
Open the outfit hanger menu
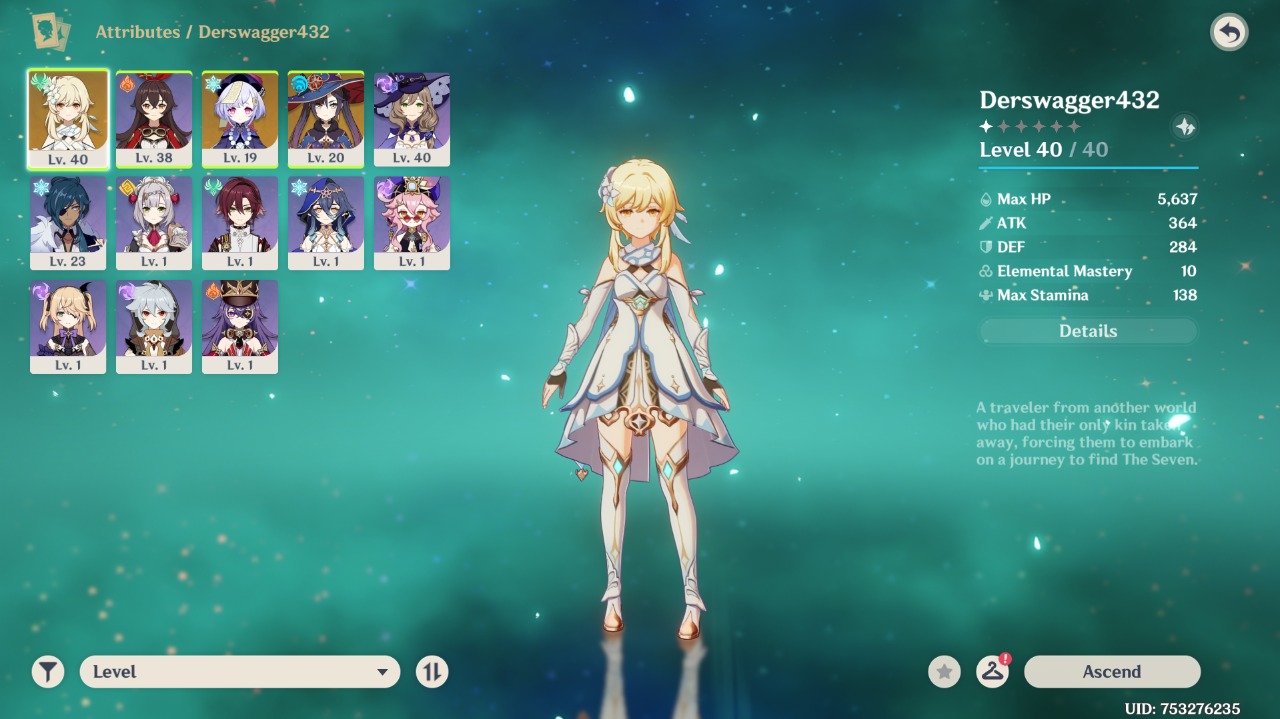pos(992,672)
